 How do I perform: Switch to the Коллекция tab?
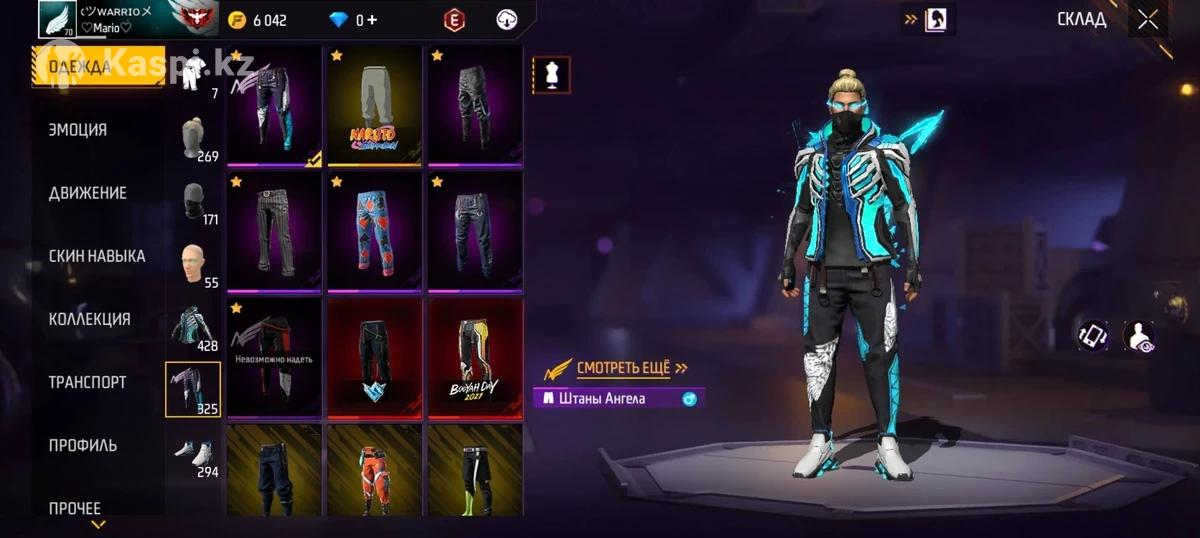point(90,319)
